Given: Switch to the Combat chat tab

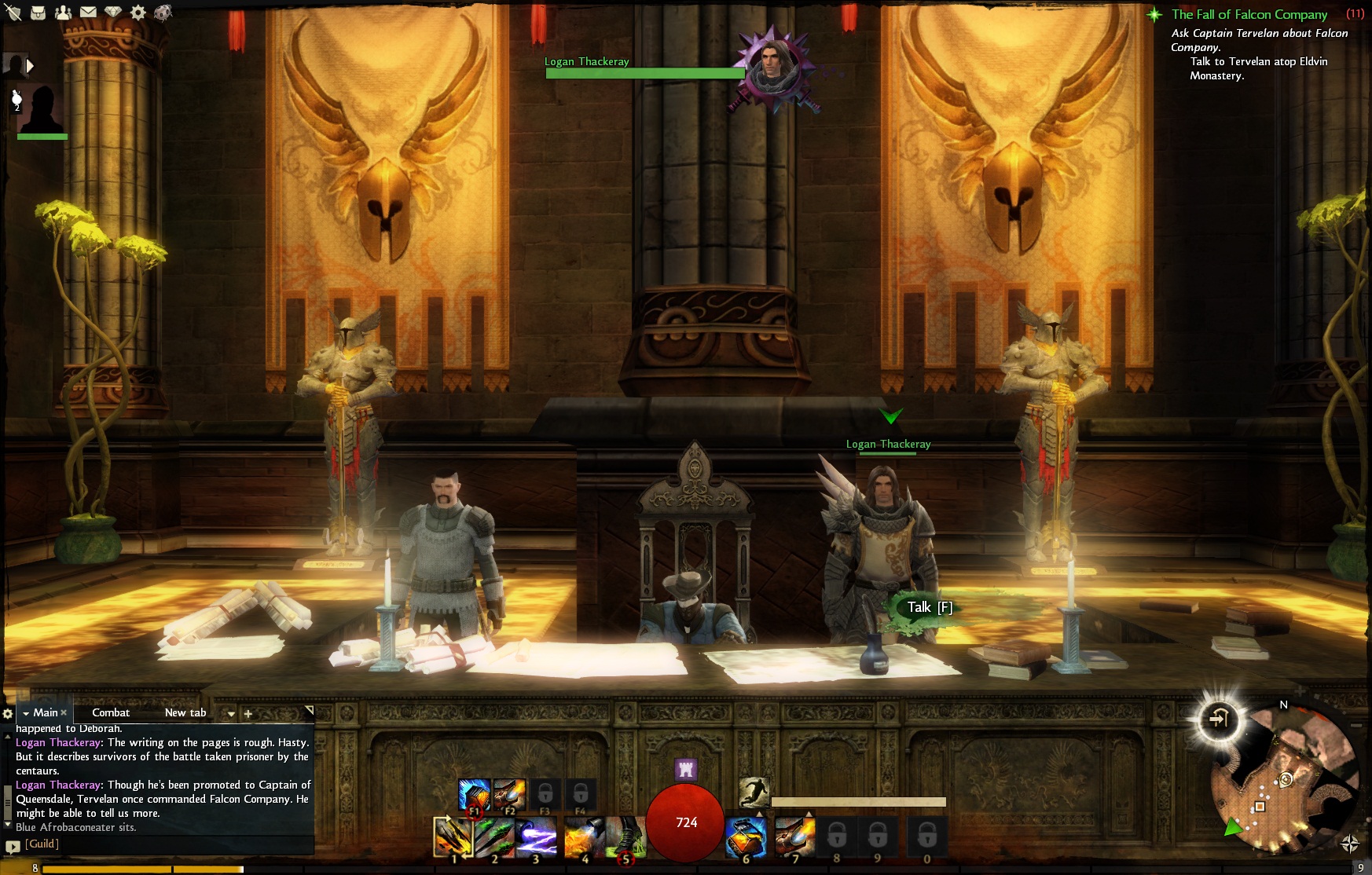Looking at the screenshot, I should click(x=111, y=712).
